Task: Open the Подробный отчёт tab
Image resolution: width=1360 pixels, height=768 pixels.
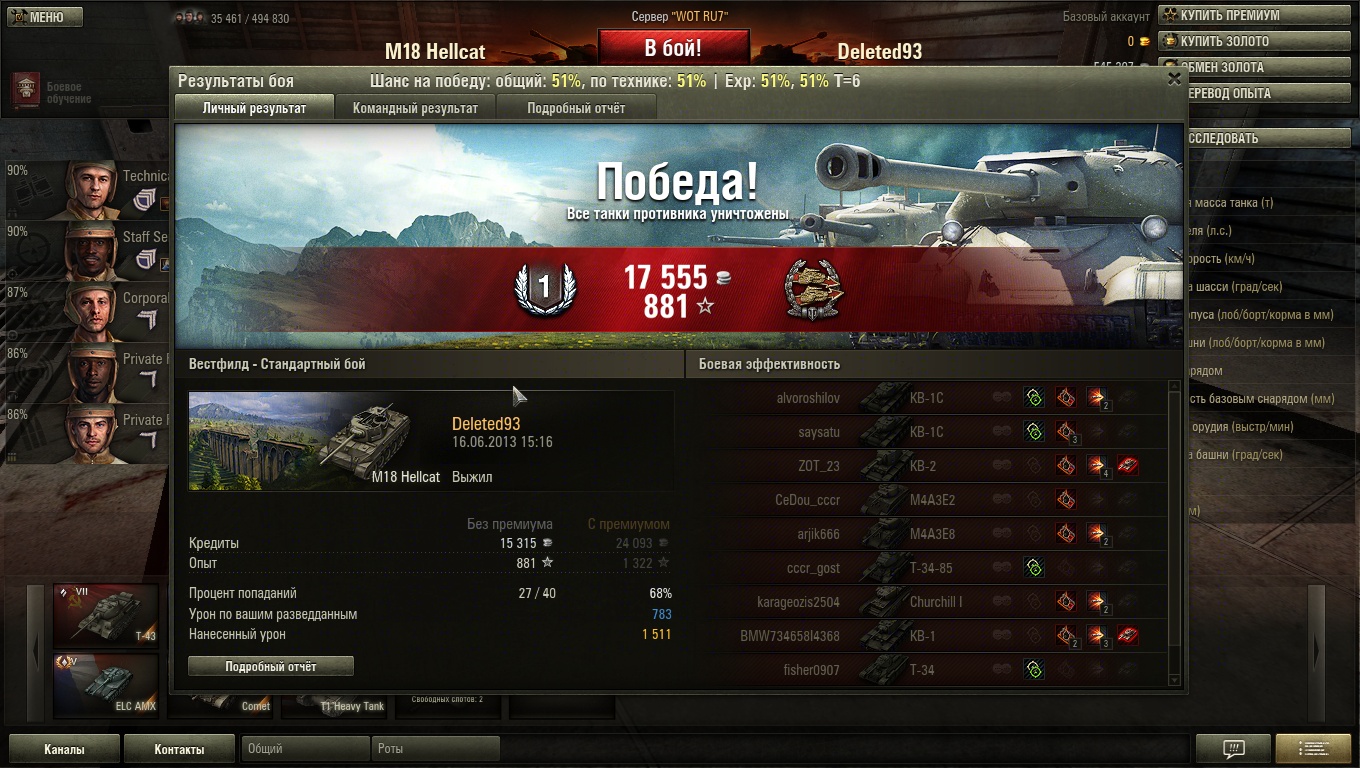Action: click(576, 108)
